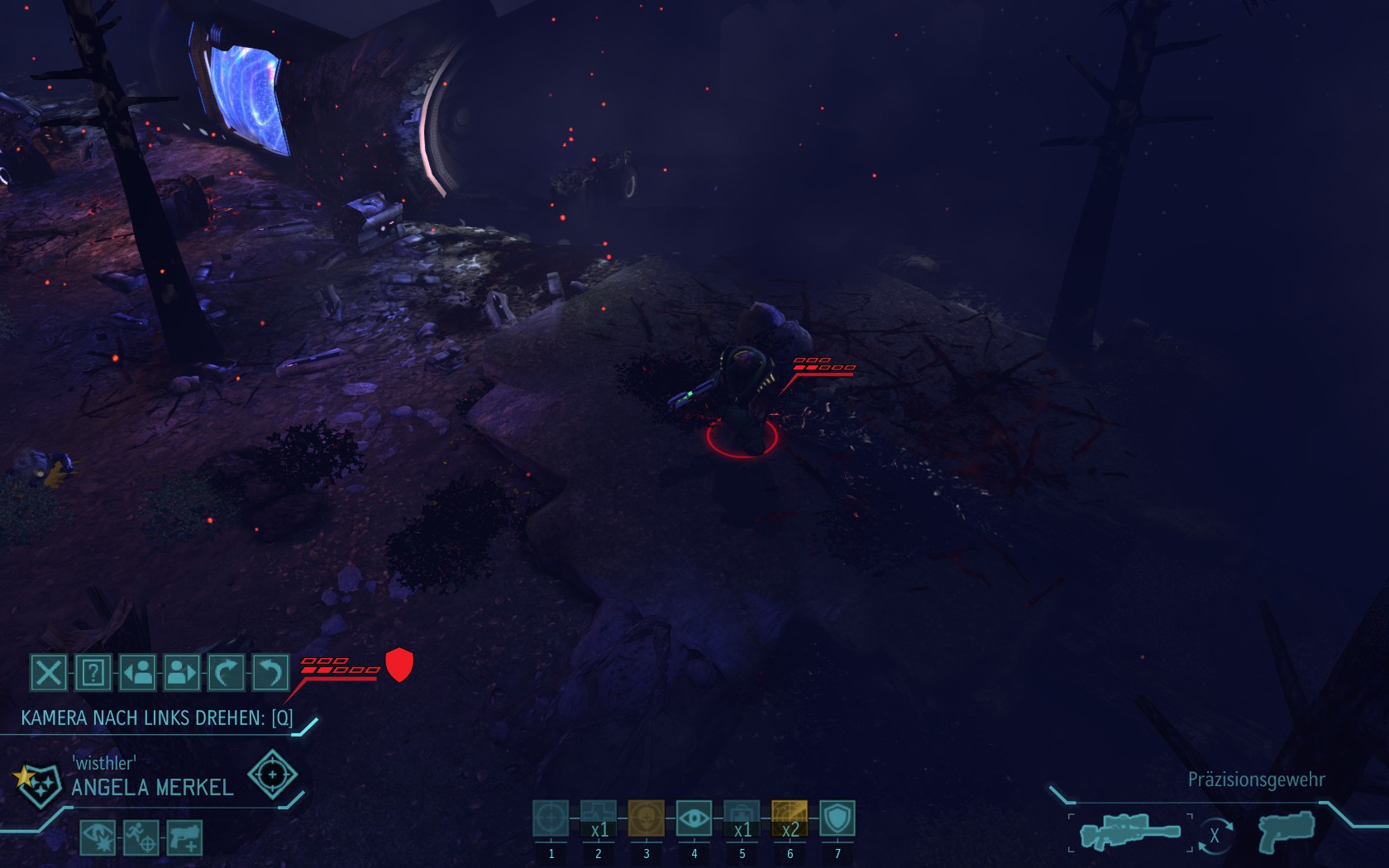Switch to the next soldier

click(182, 673)
